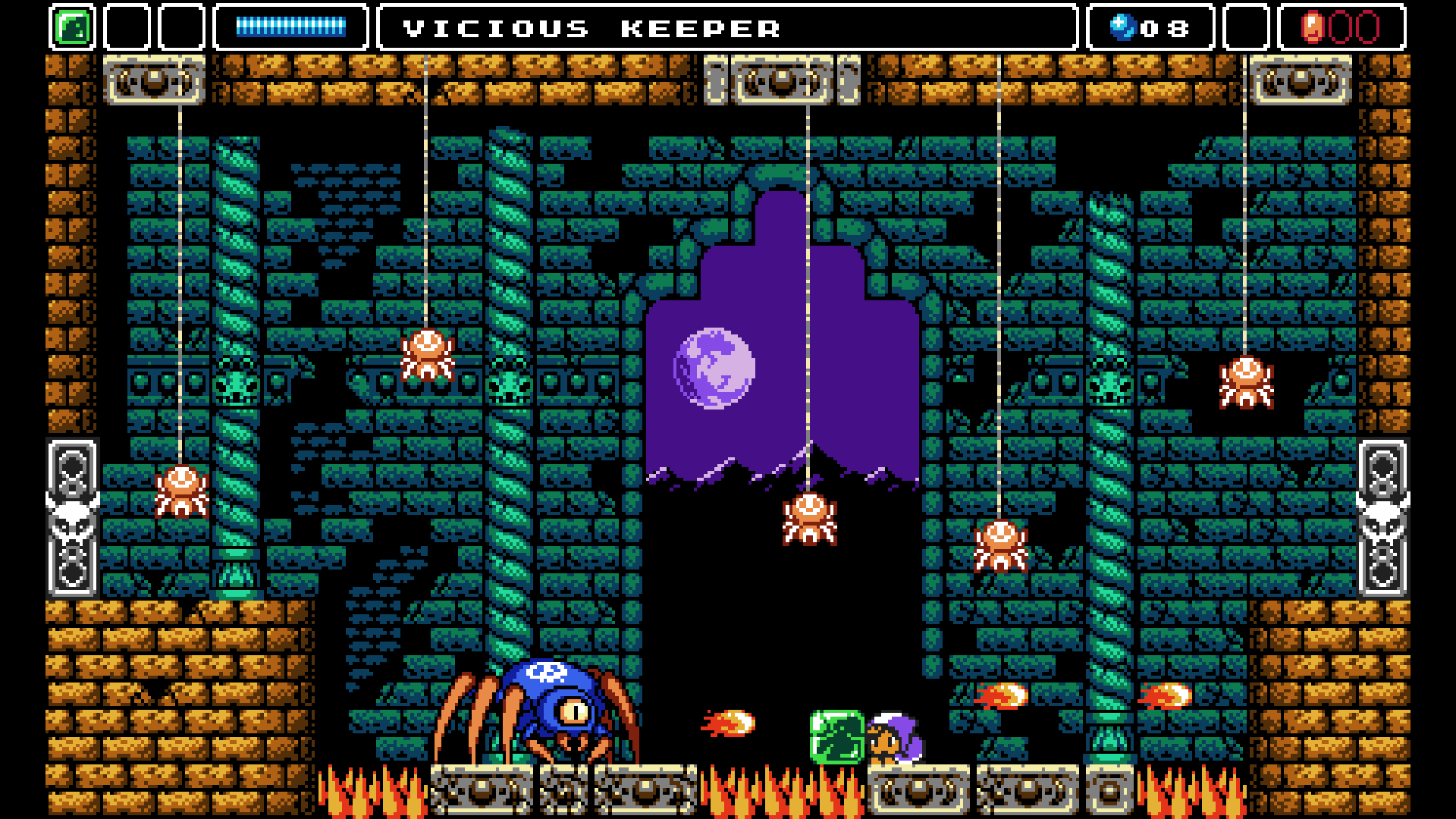Click the leftmost ceiling anchor plate
Viewport: 1456px width, 819px height.
click(155, 80)
